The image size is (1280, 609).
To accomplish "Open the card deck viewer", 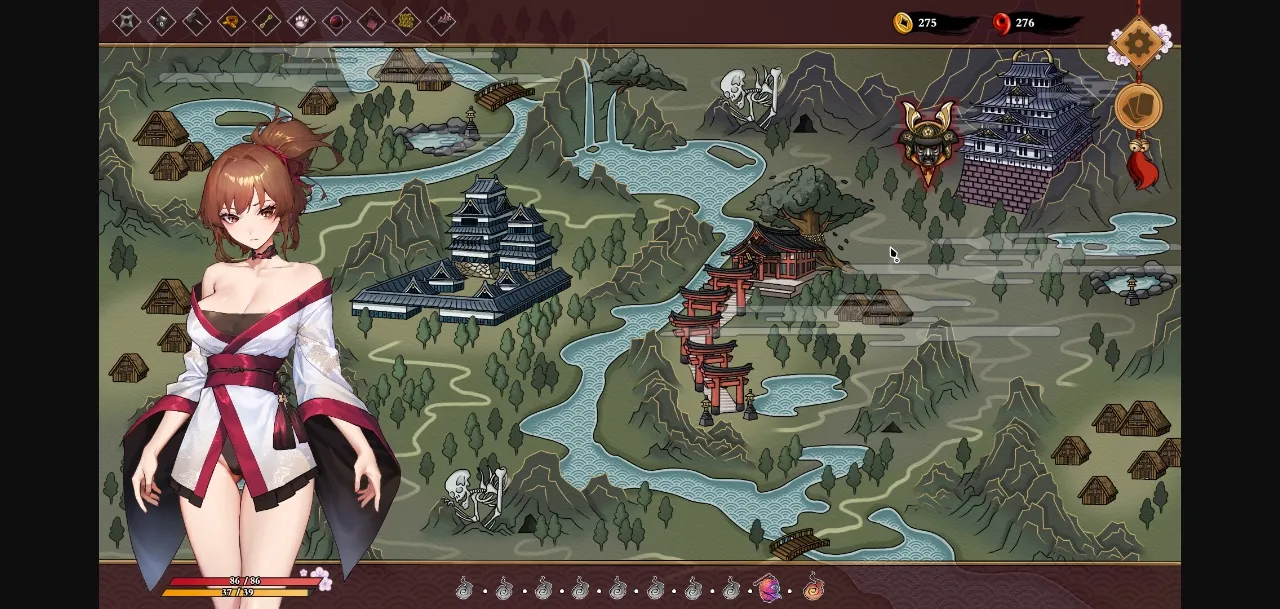I will (x=1138, y=107).
